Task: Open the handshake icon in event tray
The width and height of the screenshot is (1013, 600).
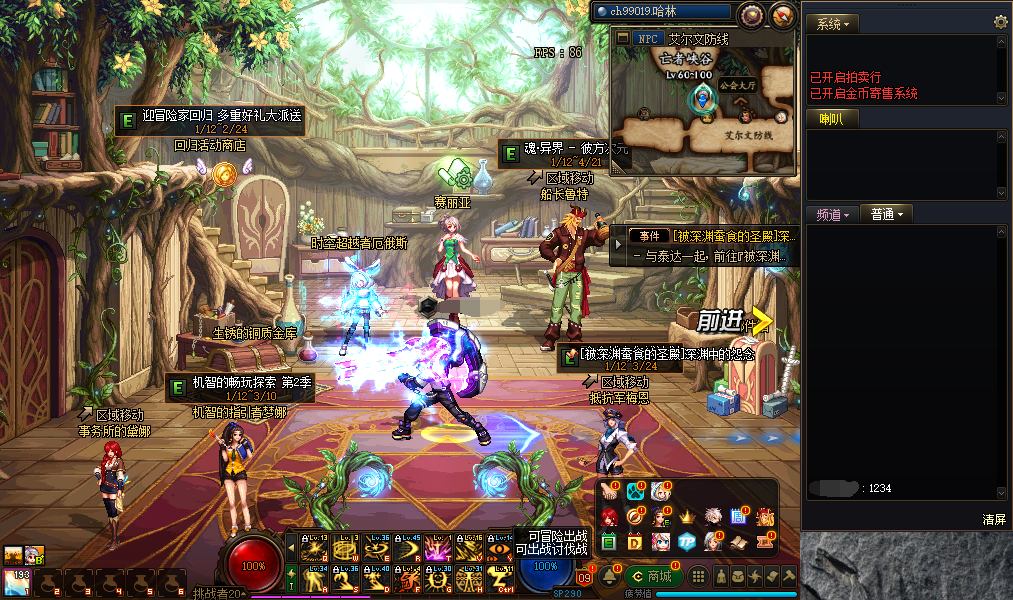Action: click(609, 492)
